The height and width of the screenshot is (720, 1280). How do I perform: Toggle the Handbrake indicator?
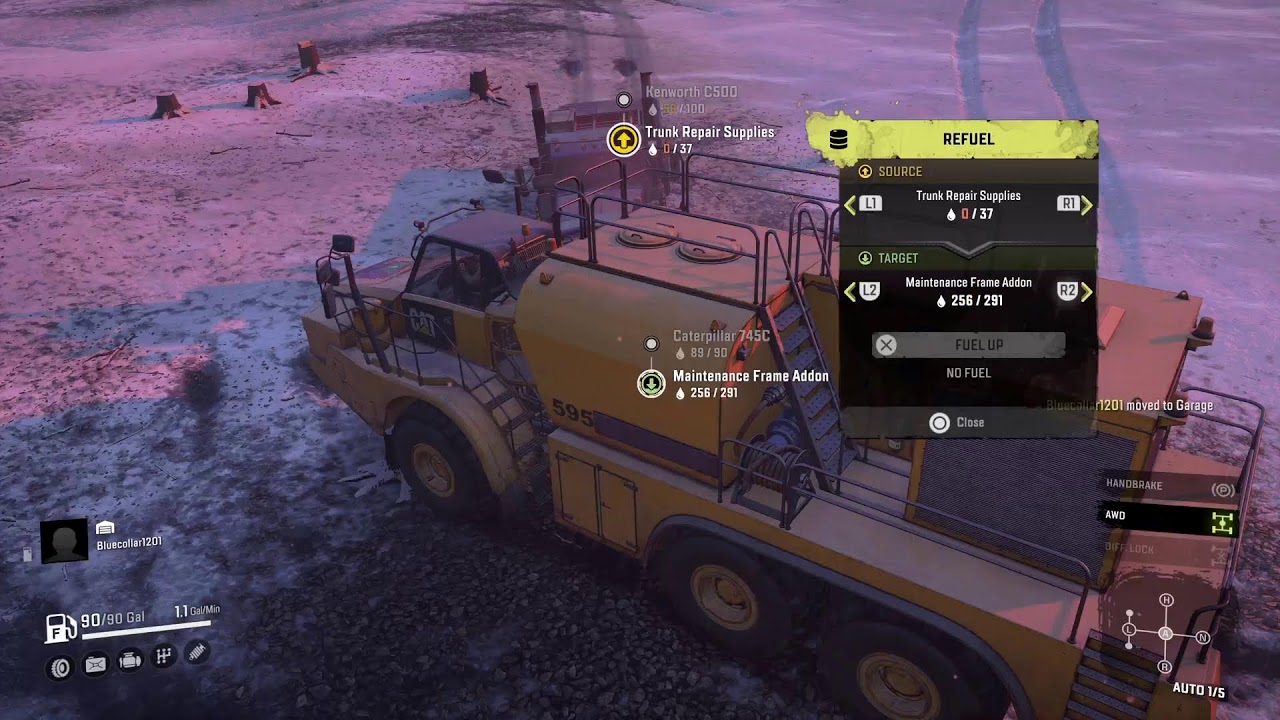coord(1170,485)
